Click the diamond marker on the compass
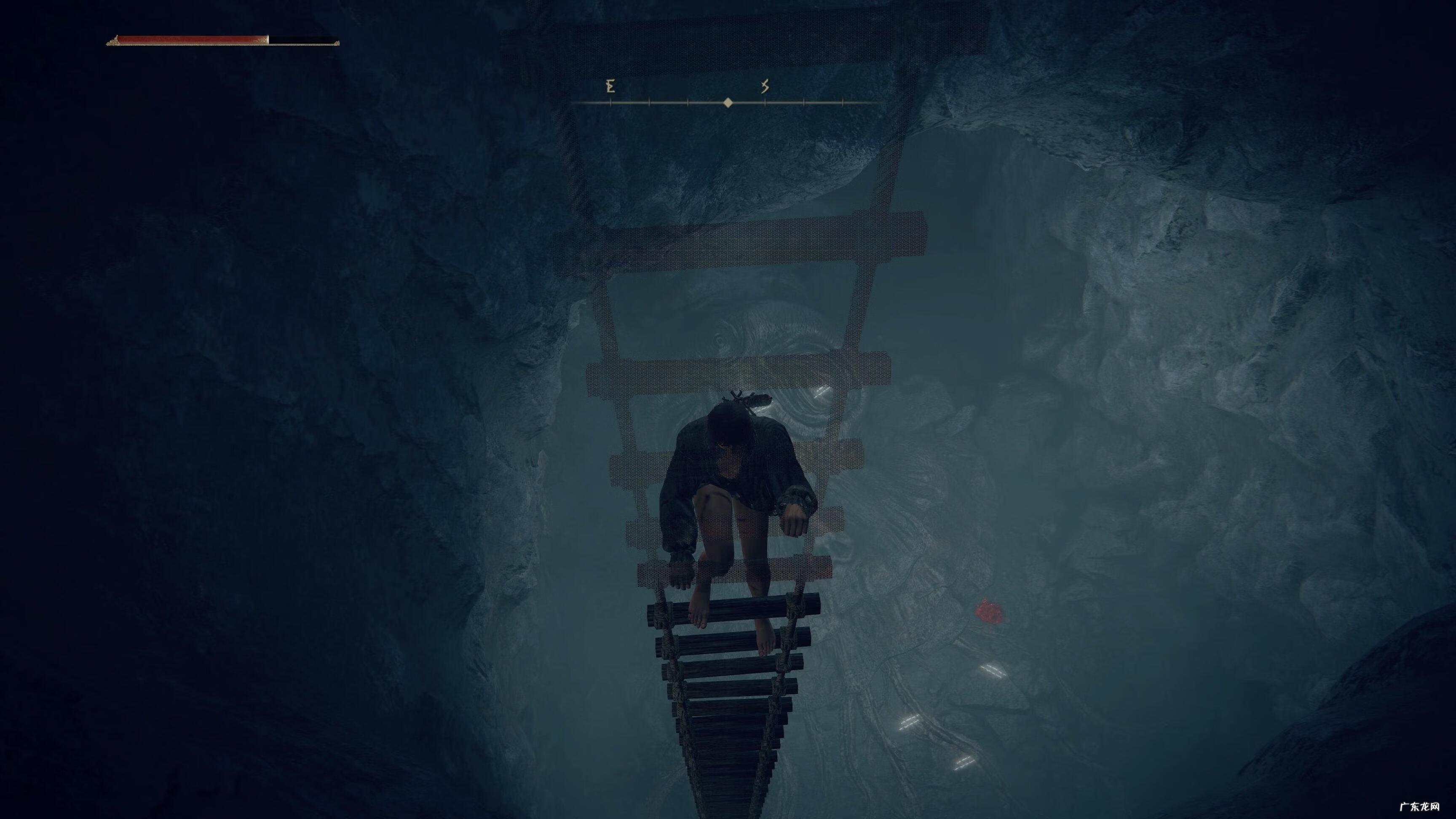Screen dimensions: 1456x819 tap(728, 102)
